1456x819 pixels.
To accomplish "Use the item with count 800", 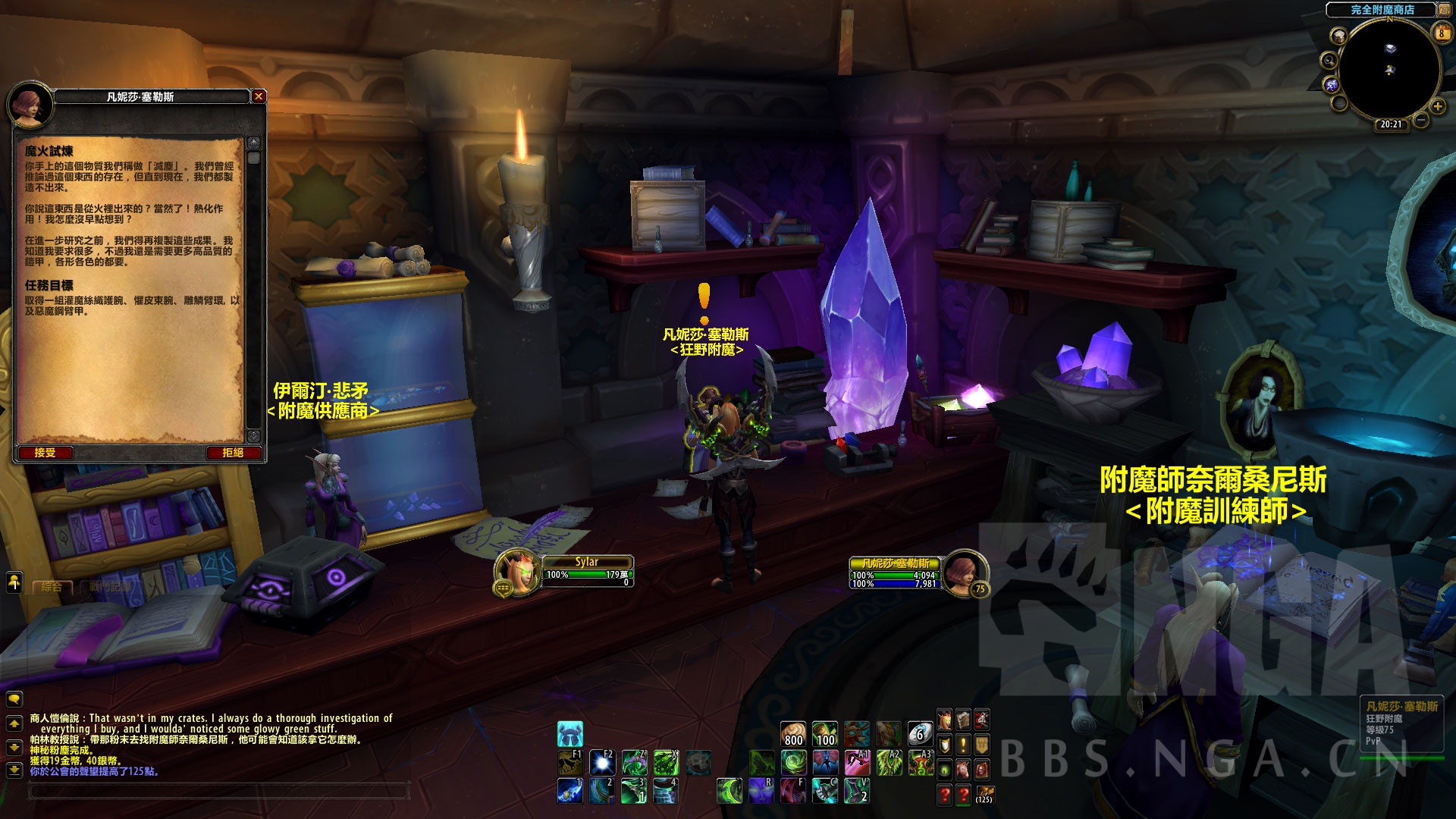I will tap(793, 734).
